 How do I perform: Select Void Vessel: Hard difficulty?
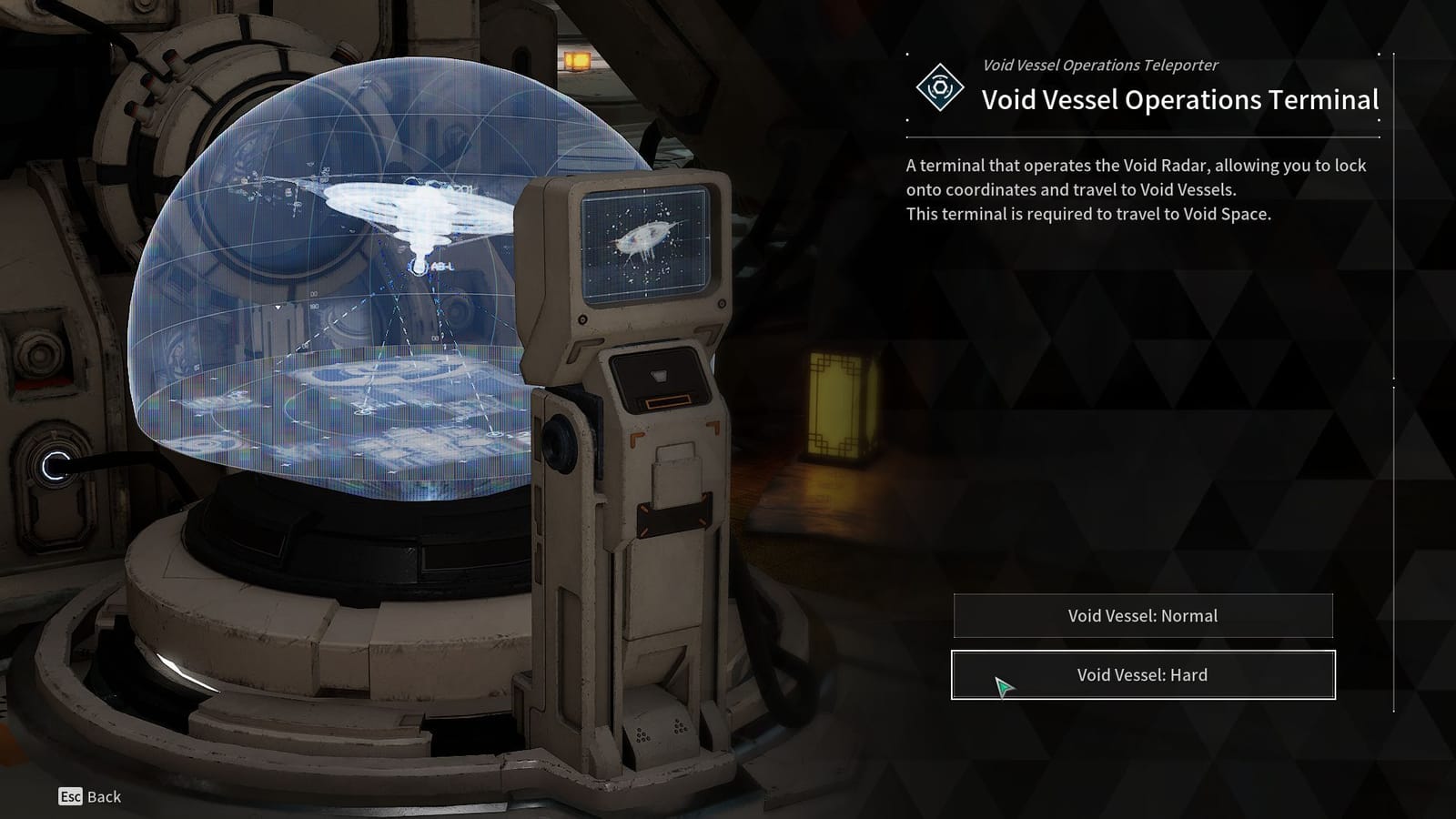point(1142,674)
